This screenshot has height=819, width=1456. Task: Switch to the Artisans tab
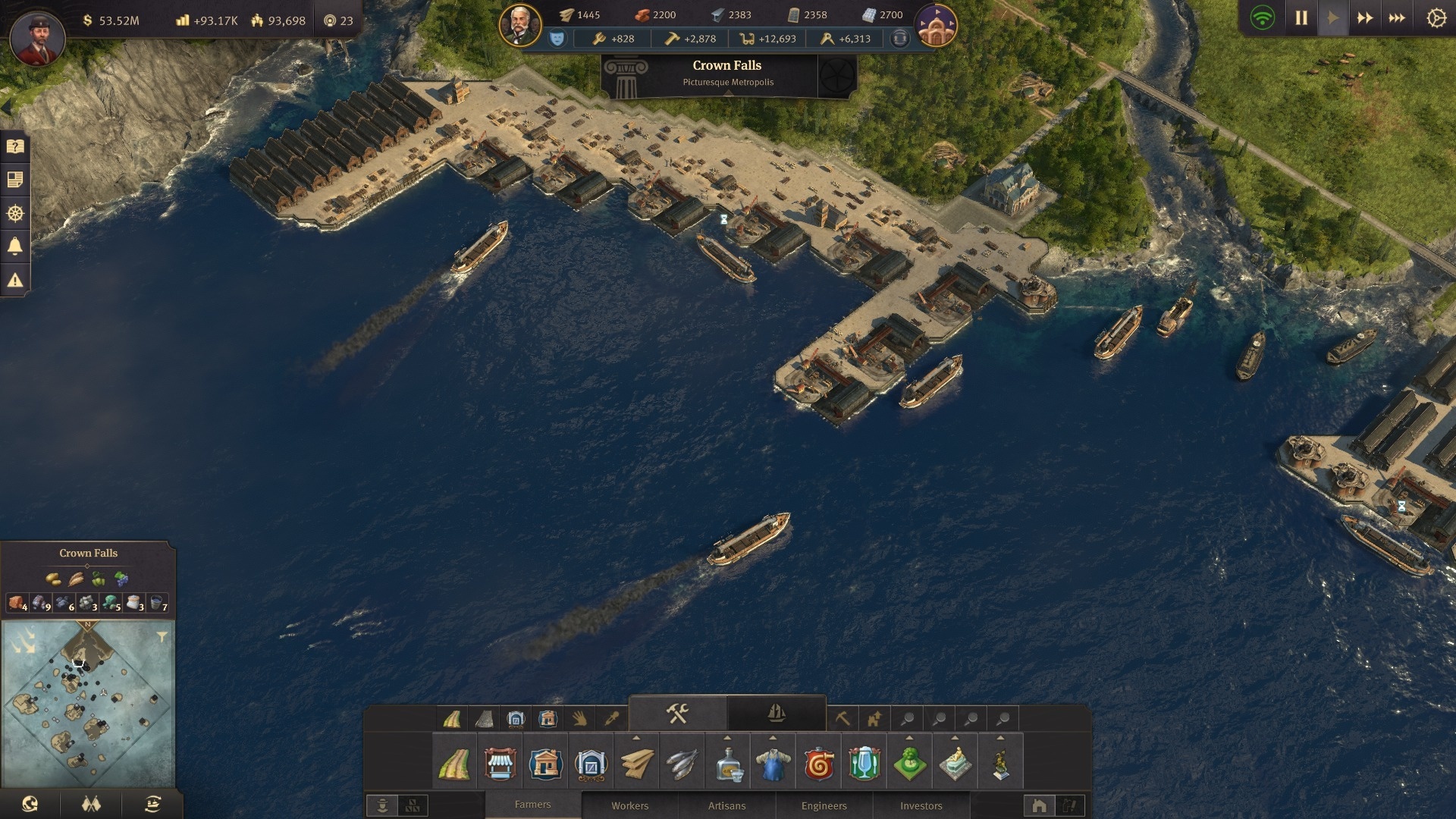point(726,805)
